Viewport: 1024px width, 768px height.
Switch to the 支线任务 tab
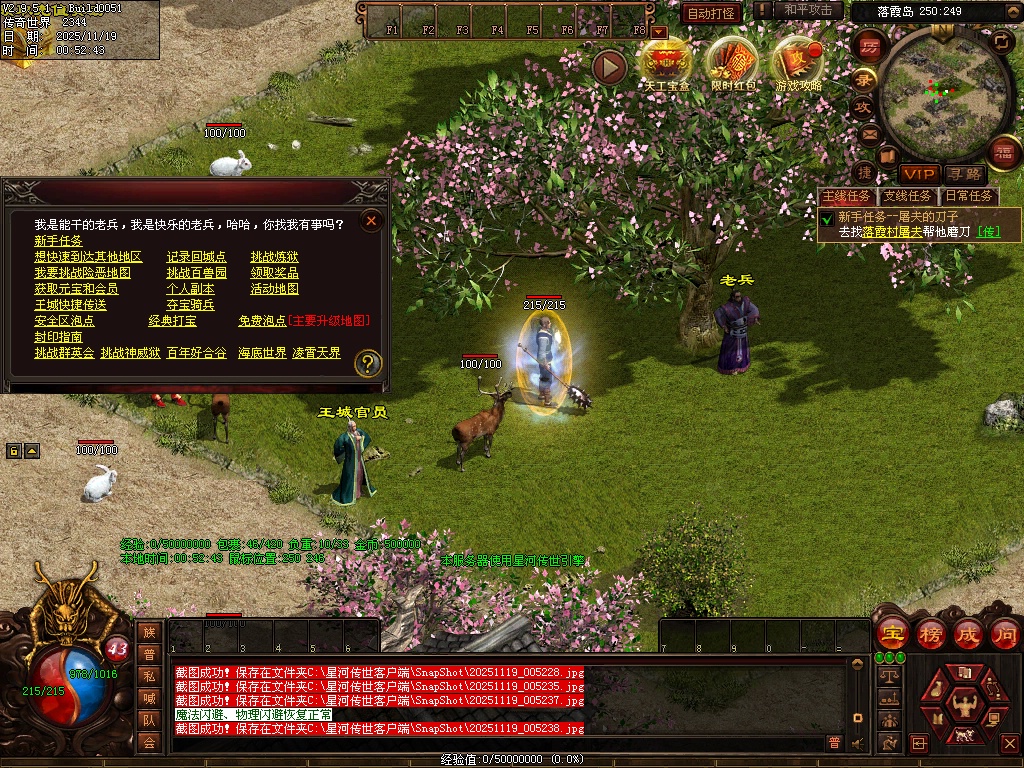[x=907, y=197]
